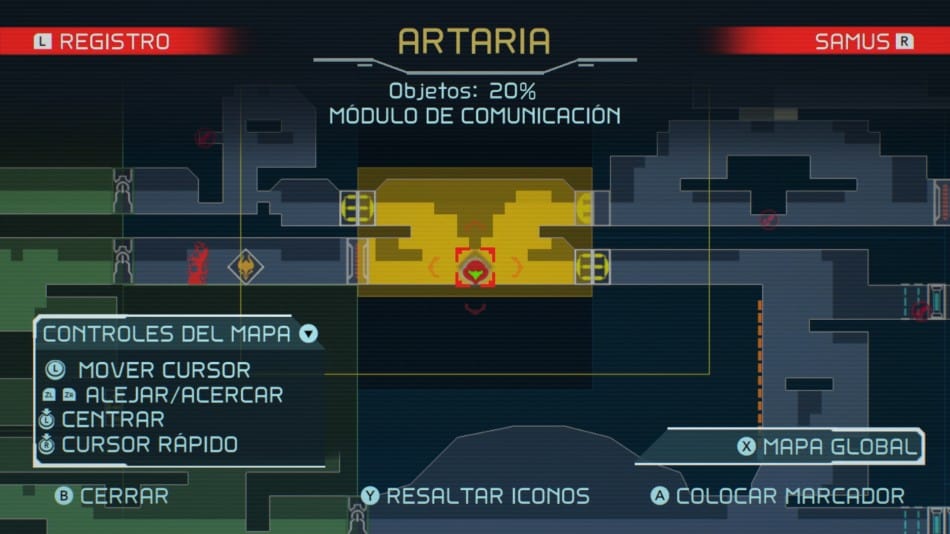Select Samus's position marker on the map
The image size is (950, 534).
pos(475,268)
